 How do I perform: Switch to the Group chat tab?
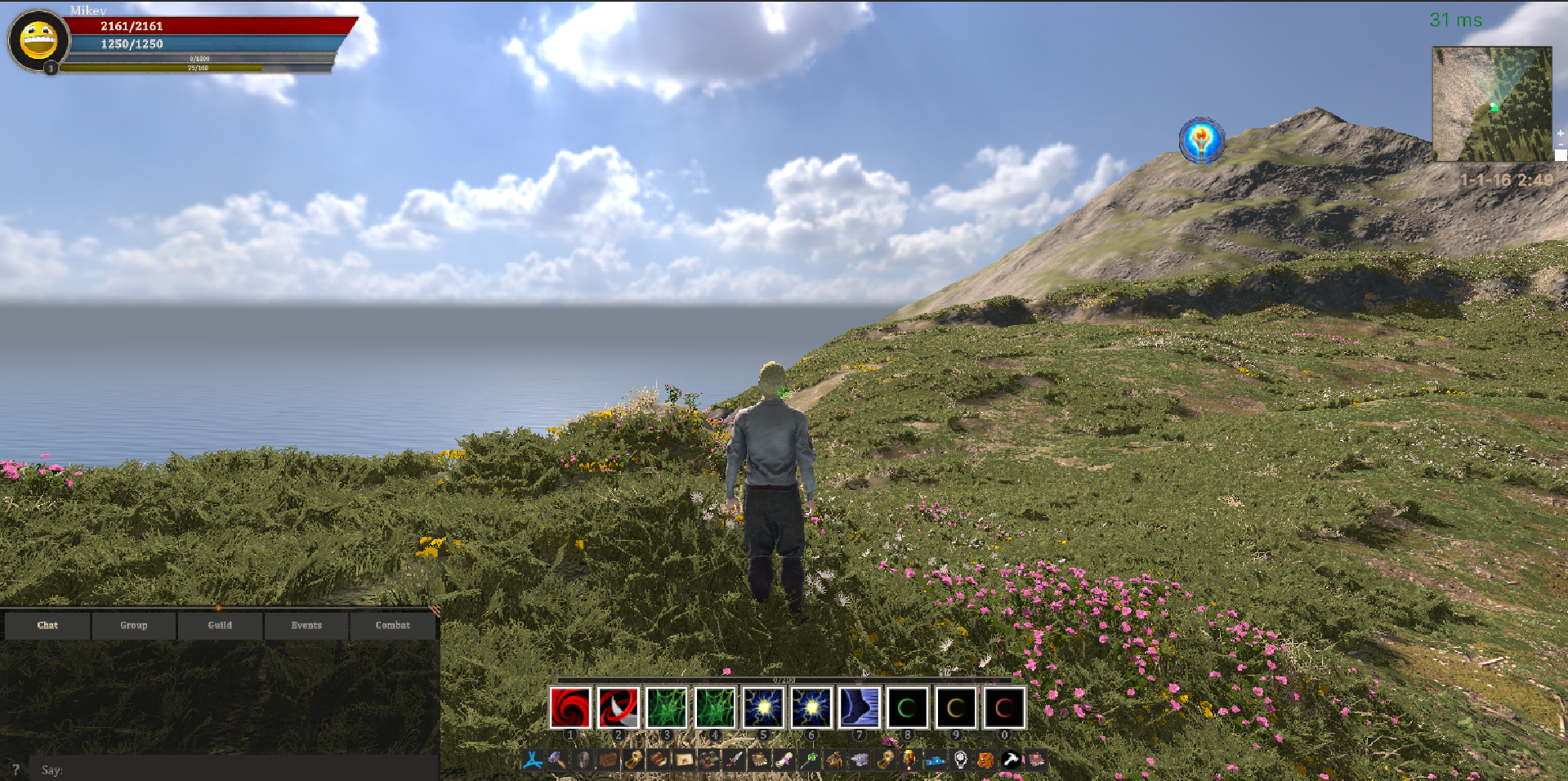tap(134, 625)
